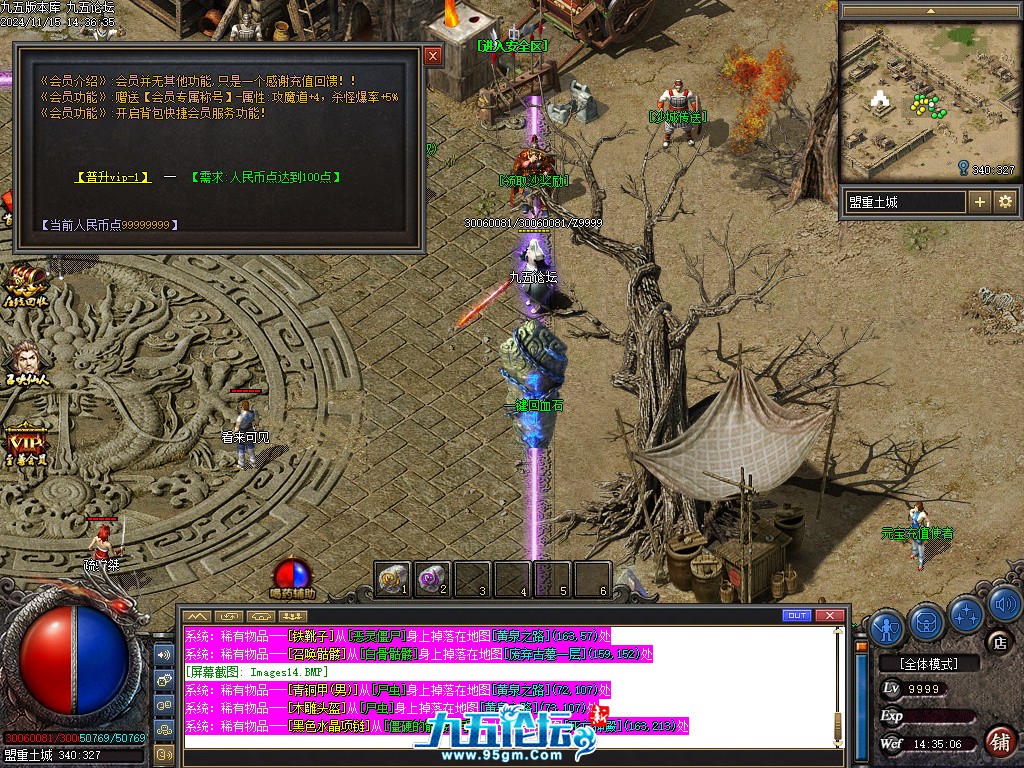Open the 店 shop button
Image resolution: width=1024 pixels, height=768 pixels.
pos(998,642)
